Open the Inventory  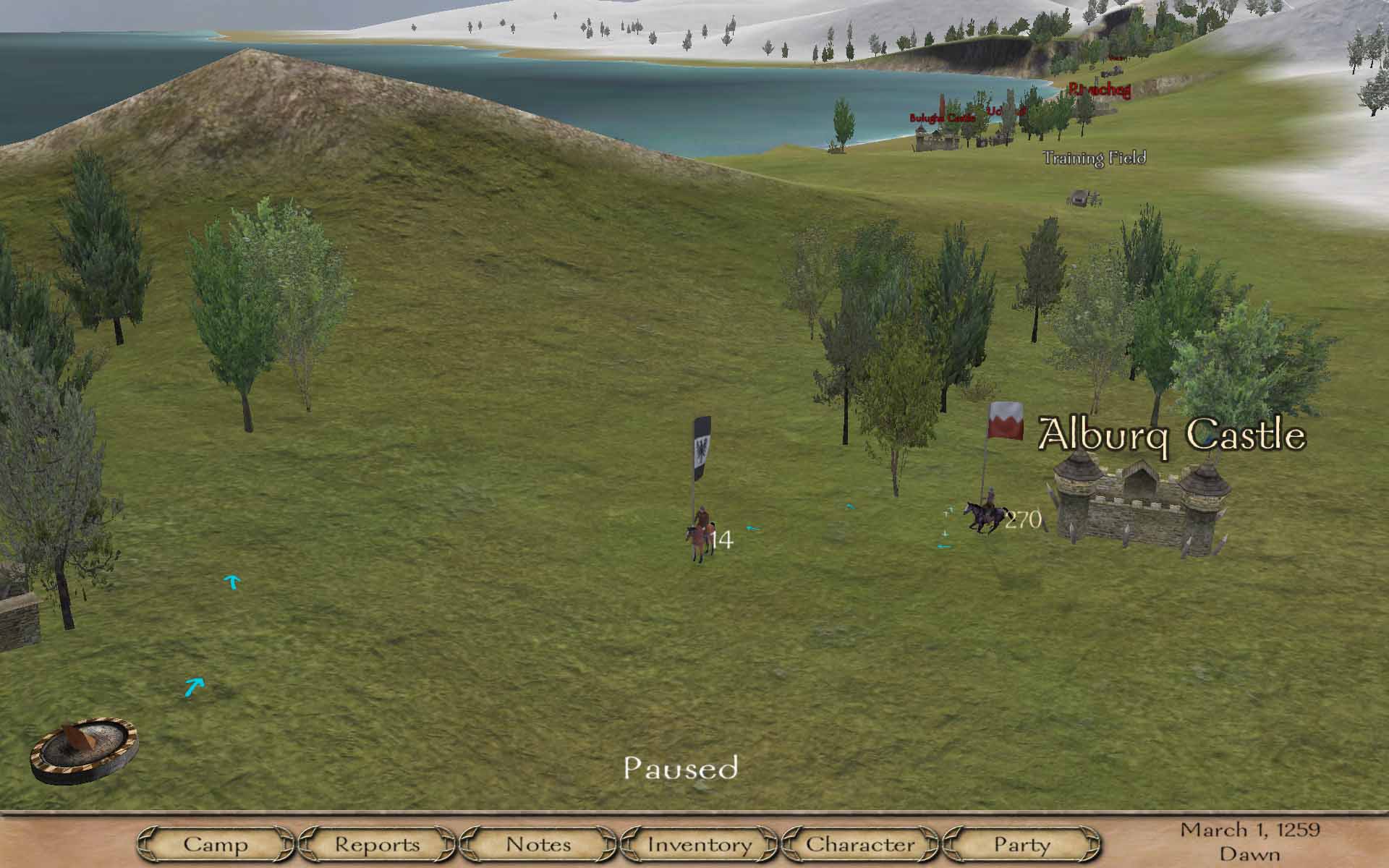click(700, 844)
